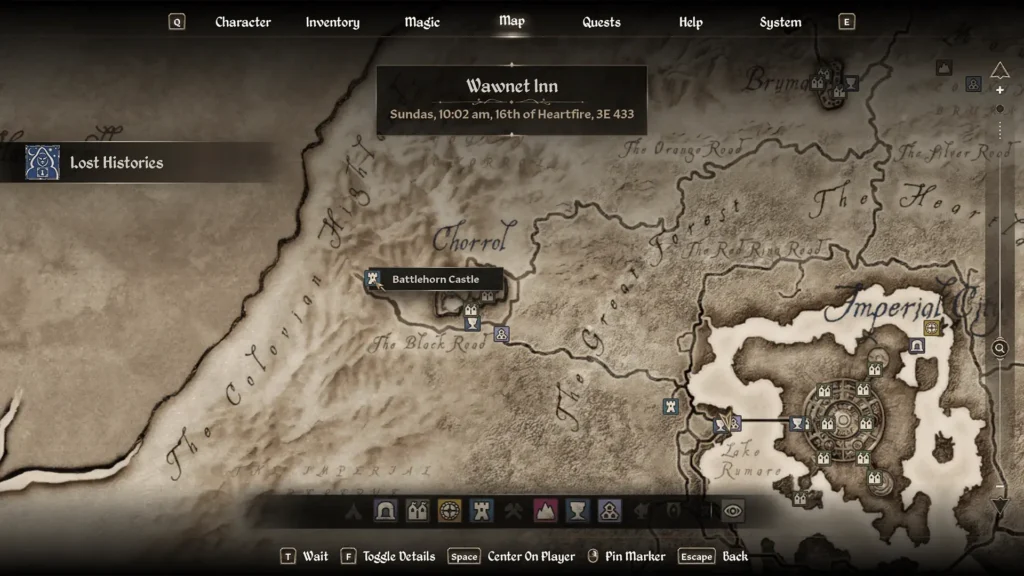Open the Magic tab
The width and height of the screenshot is (1024, 576).
[x=421, y=22]
